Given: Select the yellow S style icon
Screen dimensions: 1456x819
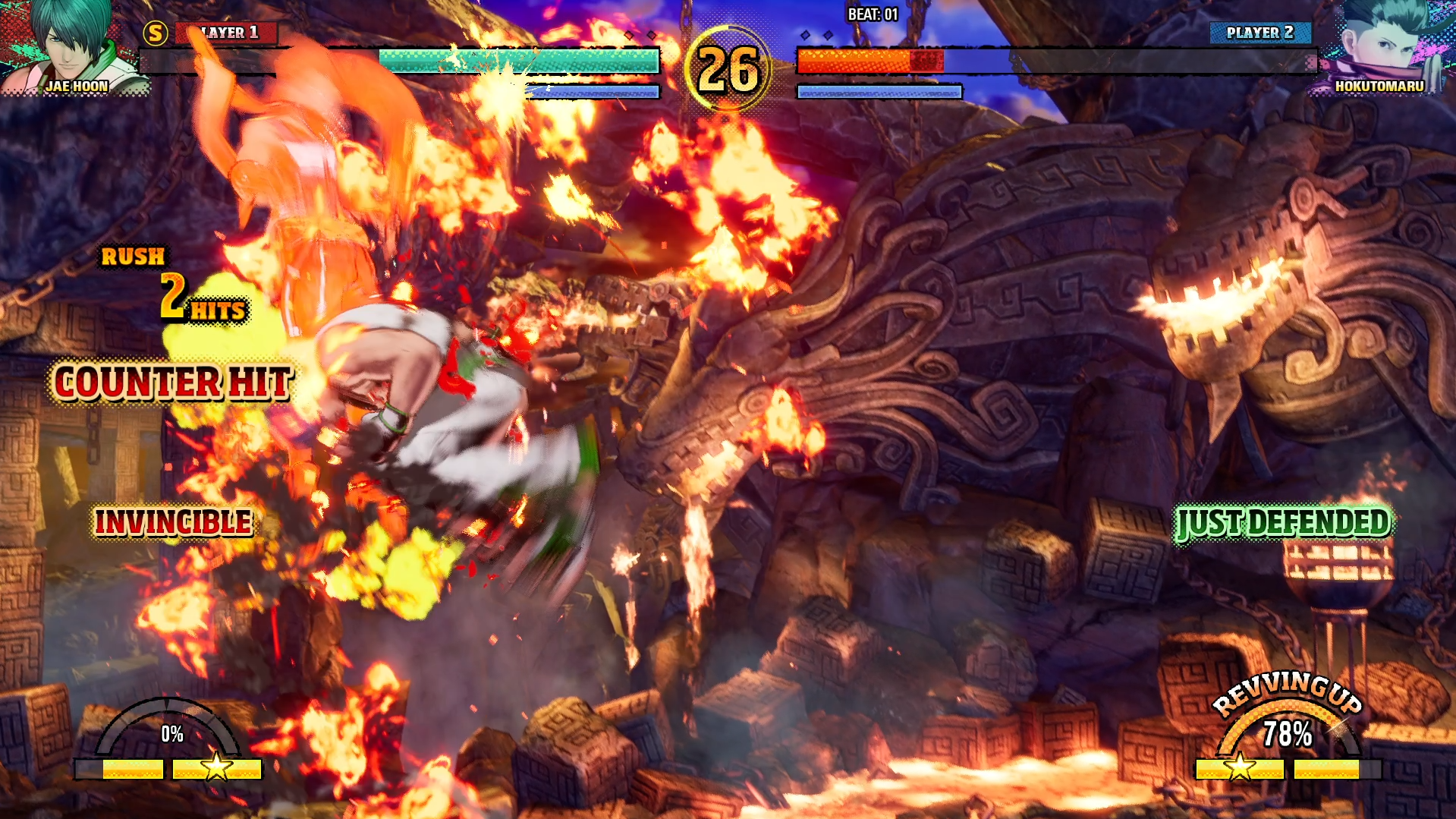Looking at the screenshot, I should pos(156,33).
